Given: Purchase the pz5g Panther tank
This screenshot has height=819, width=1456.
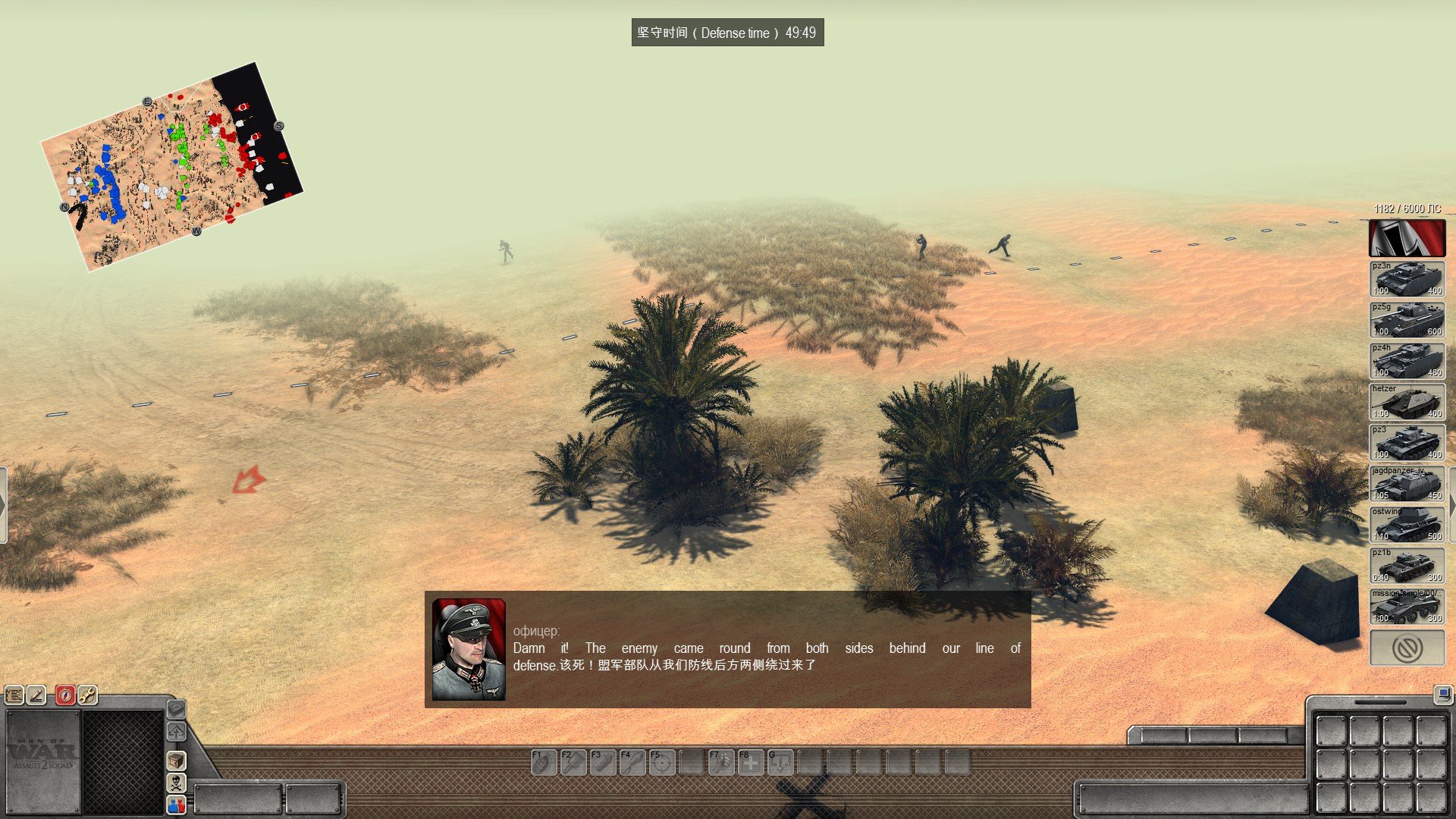Looking at the screenshot, I should pos(1407,320).
